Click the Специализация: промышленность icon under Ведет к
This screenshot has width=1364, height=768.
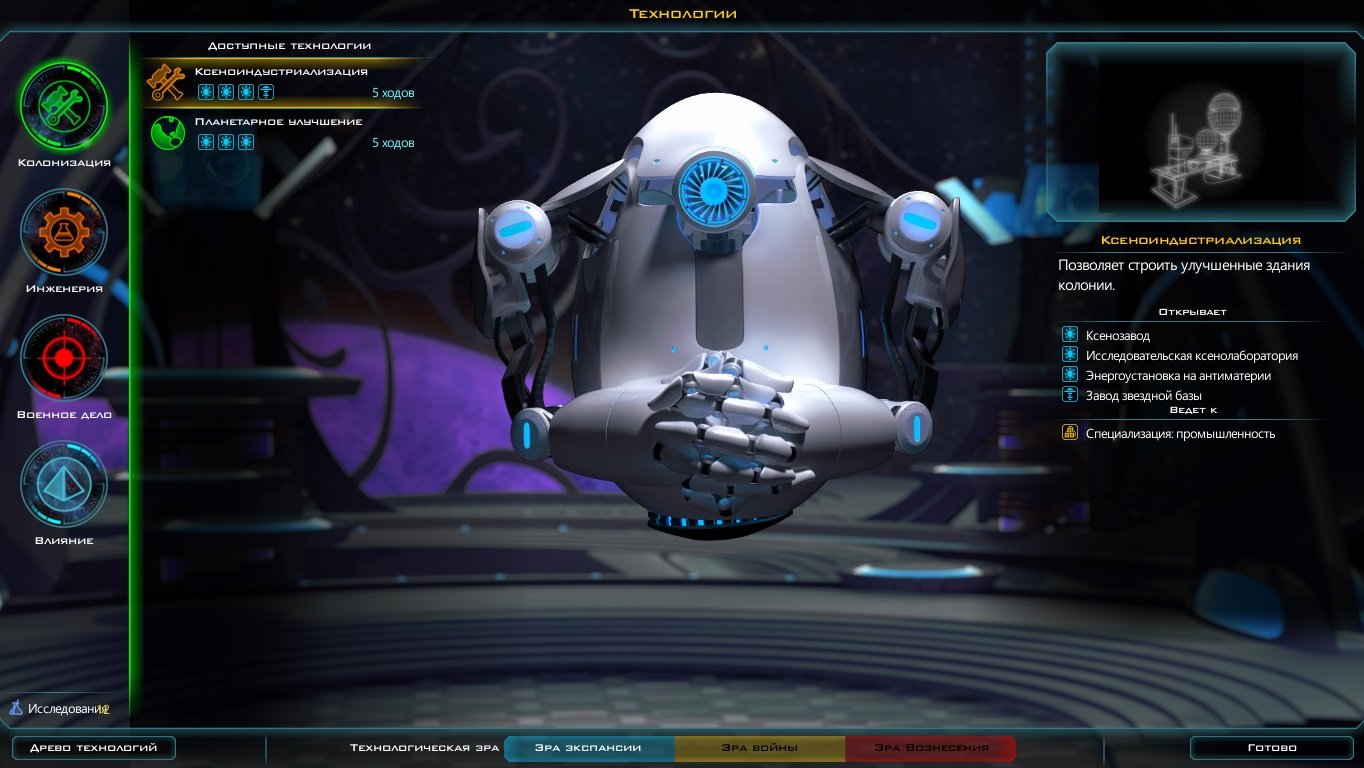[1069, 433]
